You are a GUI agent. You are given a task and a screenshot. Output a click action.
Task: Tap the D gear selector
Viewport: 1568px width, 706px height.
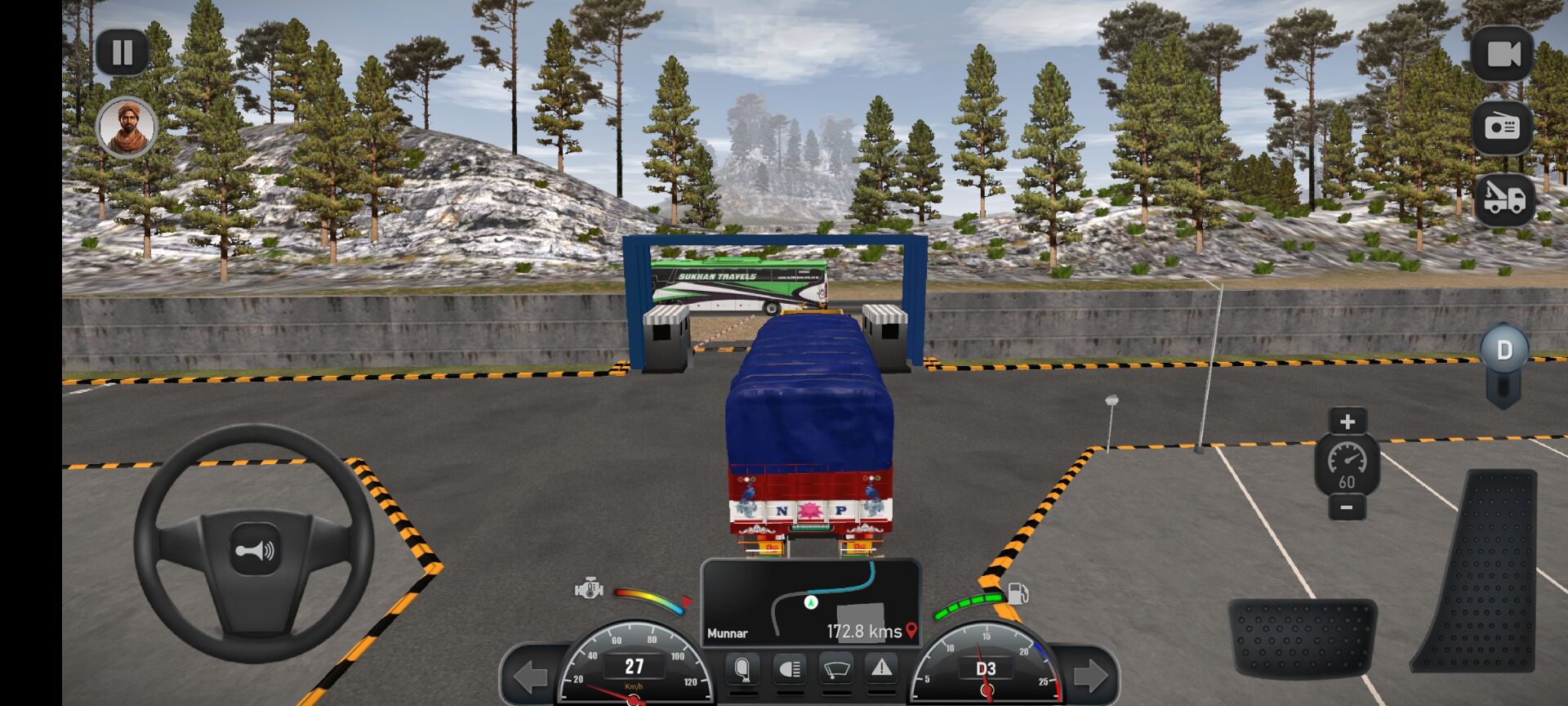pyautogui.click(x=1503, y=351)
